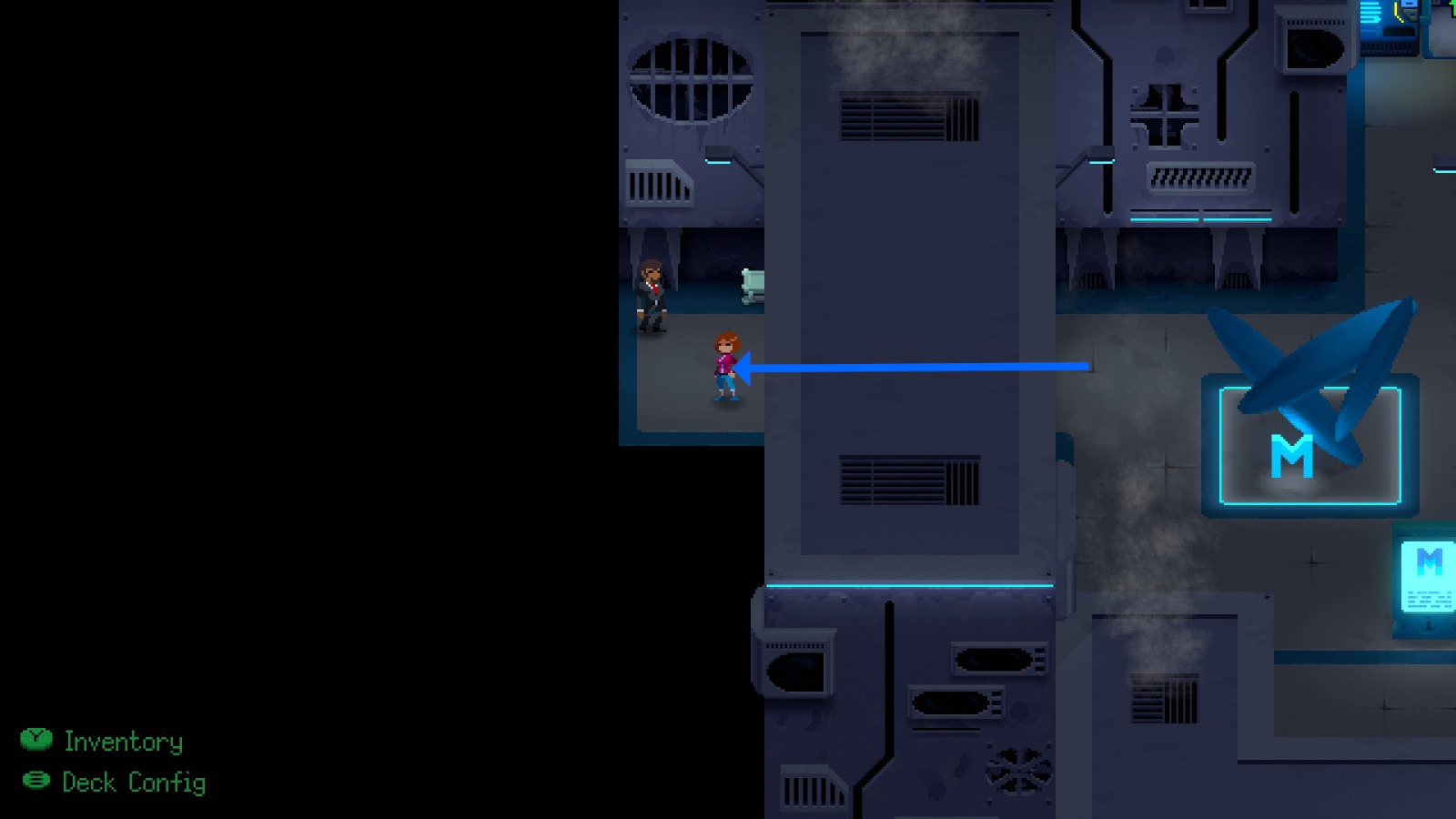Click the green Y Inventory button icon
The height and width of the screenshot is (819, 1456).
point(36,742)
